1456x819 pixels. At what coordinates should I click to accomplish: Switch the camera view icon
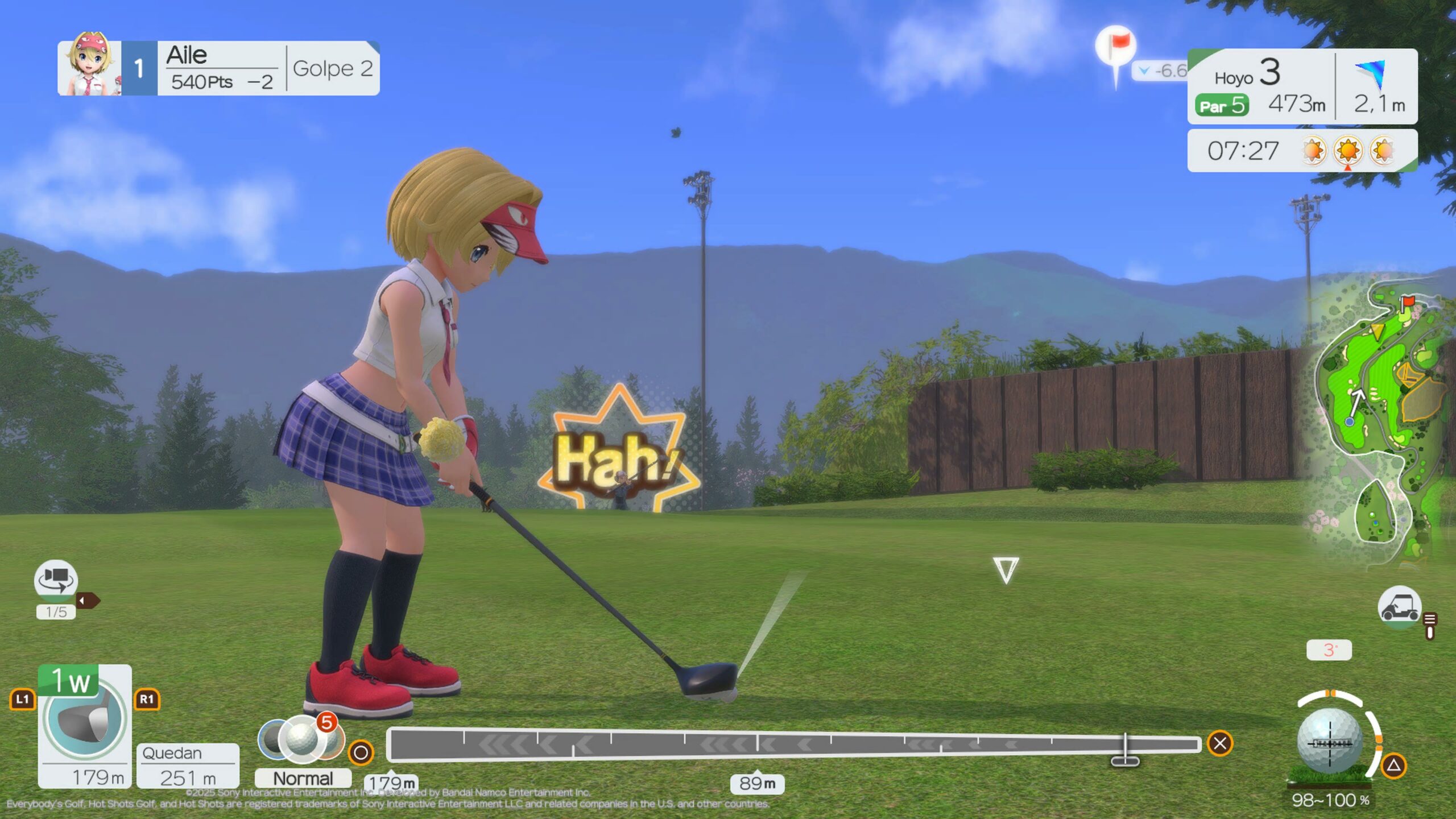(56, 578)
